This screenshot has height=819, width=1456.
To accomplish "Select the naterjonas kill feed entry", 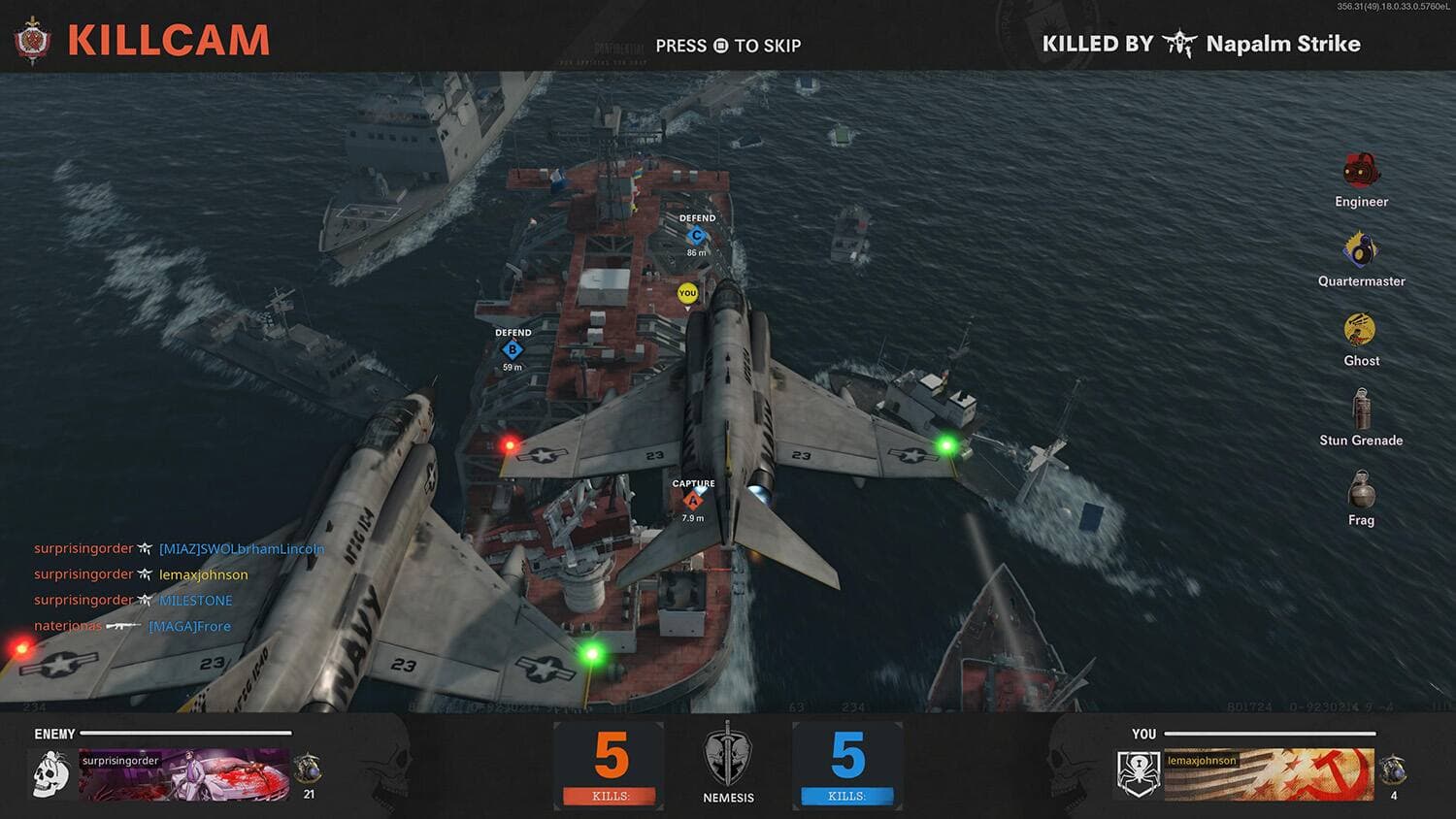I will coord(132,626).
